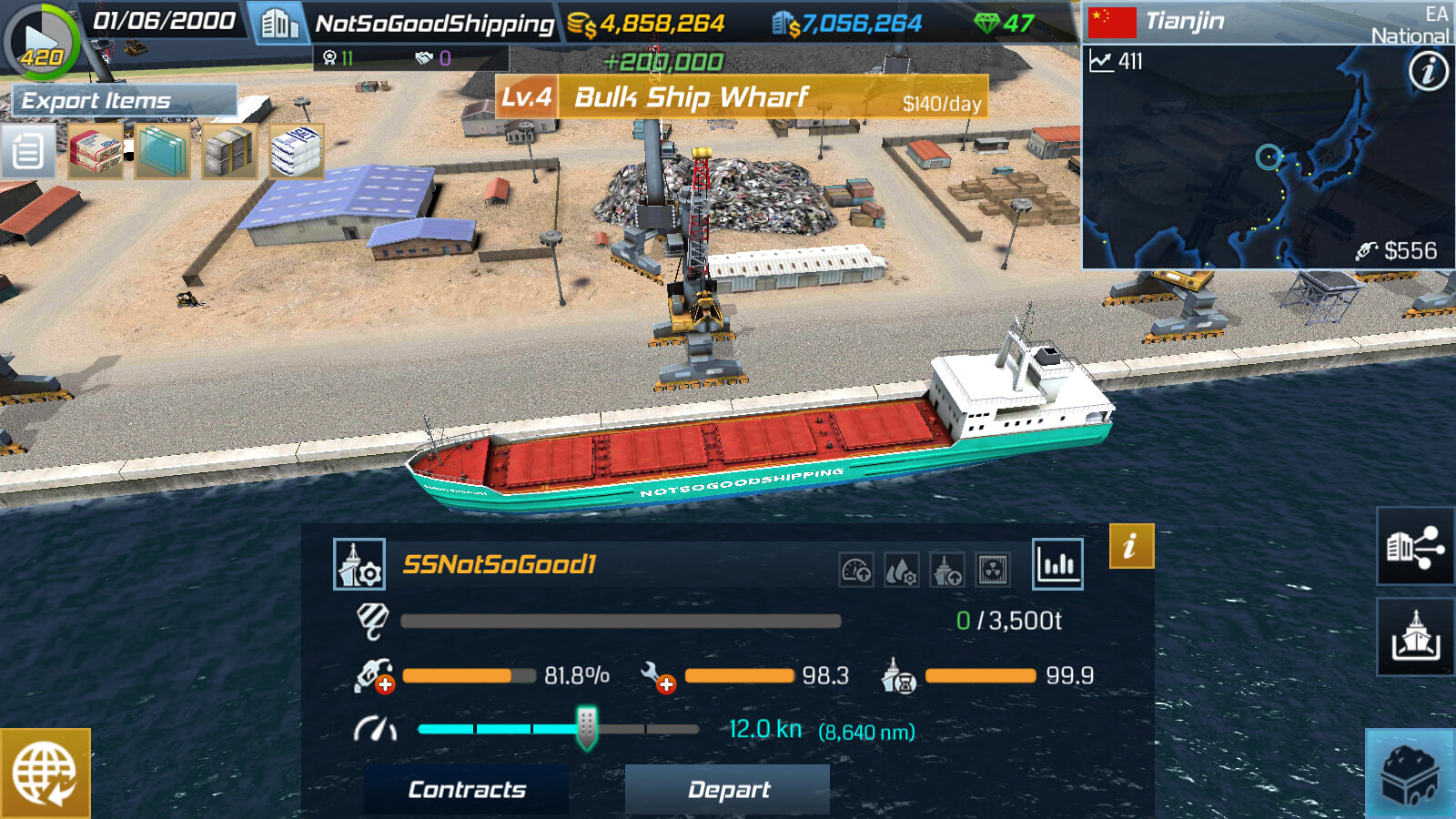Image resolution: width=1456 pixels, height=819 pixels.
Task: Open the export items list icon
Action: pyautogui.click(x=27, y=151)
